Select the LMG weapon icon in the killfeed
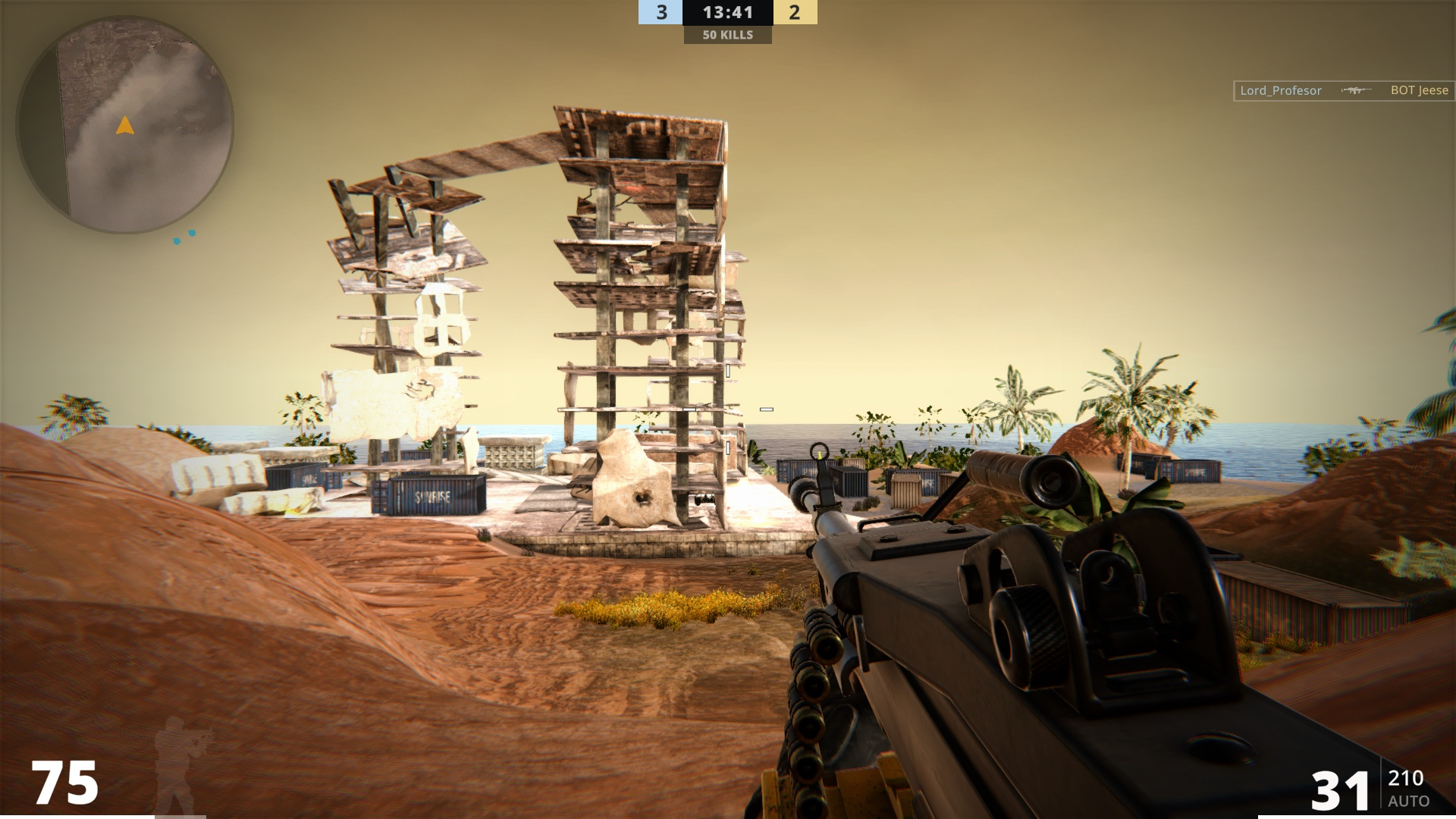 1355,90
